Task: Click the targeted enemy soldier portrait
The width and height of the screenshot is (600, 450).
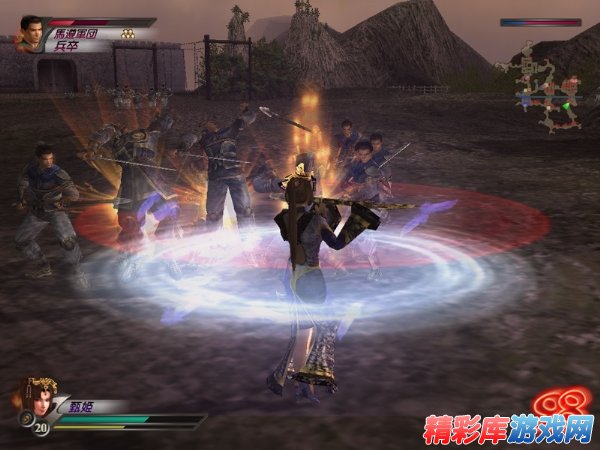Action: pos(31,31)
